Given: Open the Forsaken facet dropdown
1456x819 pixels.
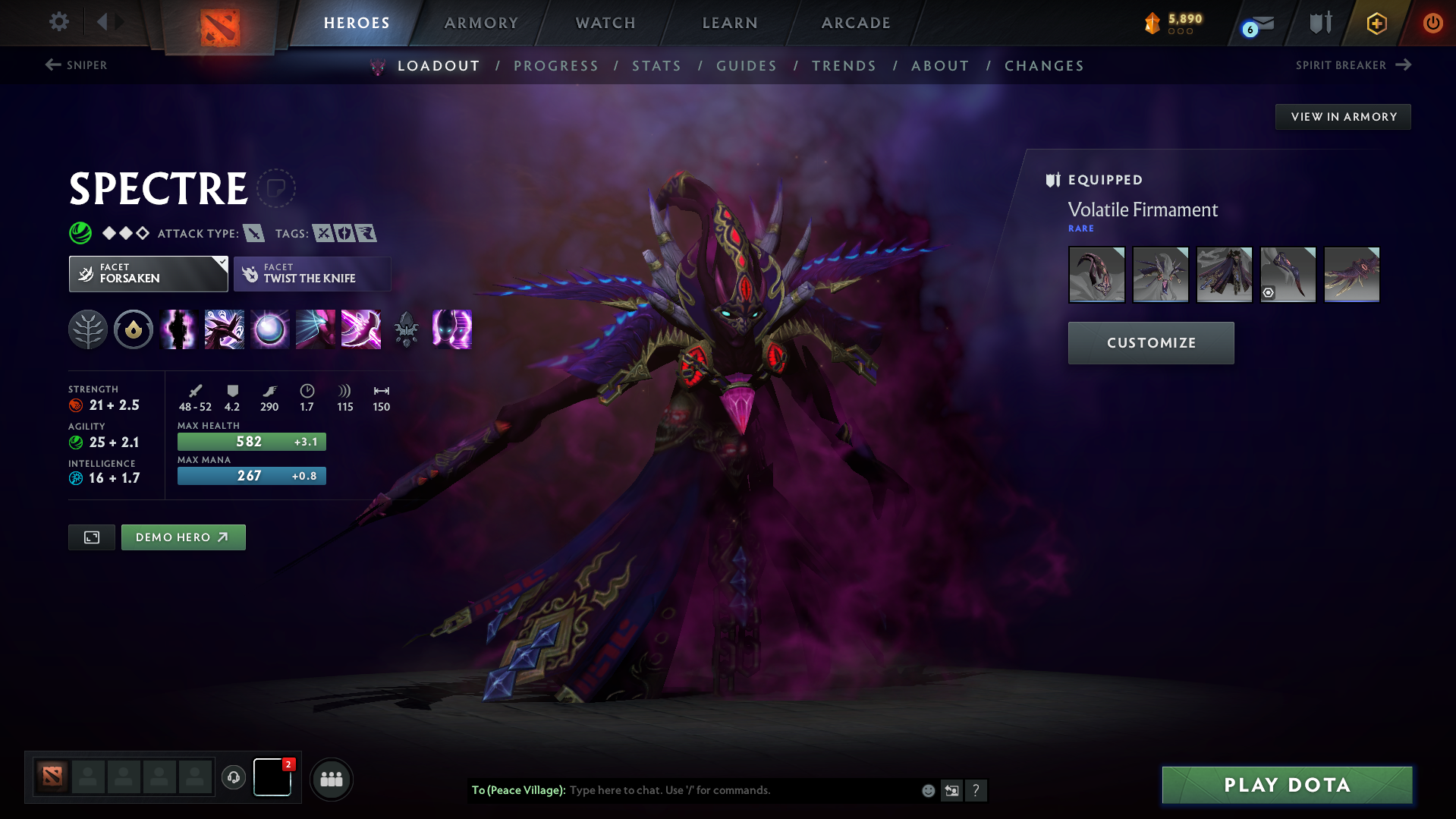Looking at the screenshot, I should point(148,273).
